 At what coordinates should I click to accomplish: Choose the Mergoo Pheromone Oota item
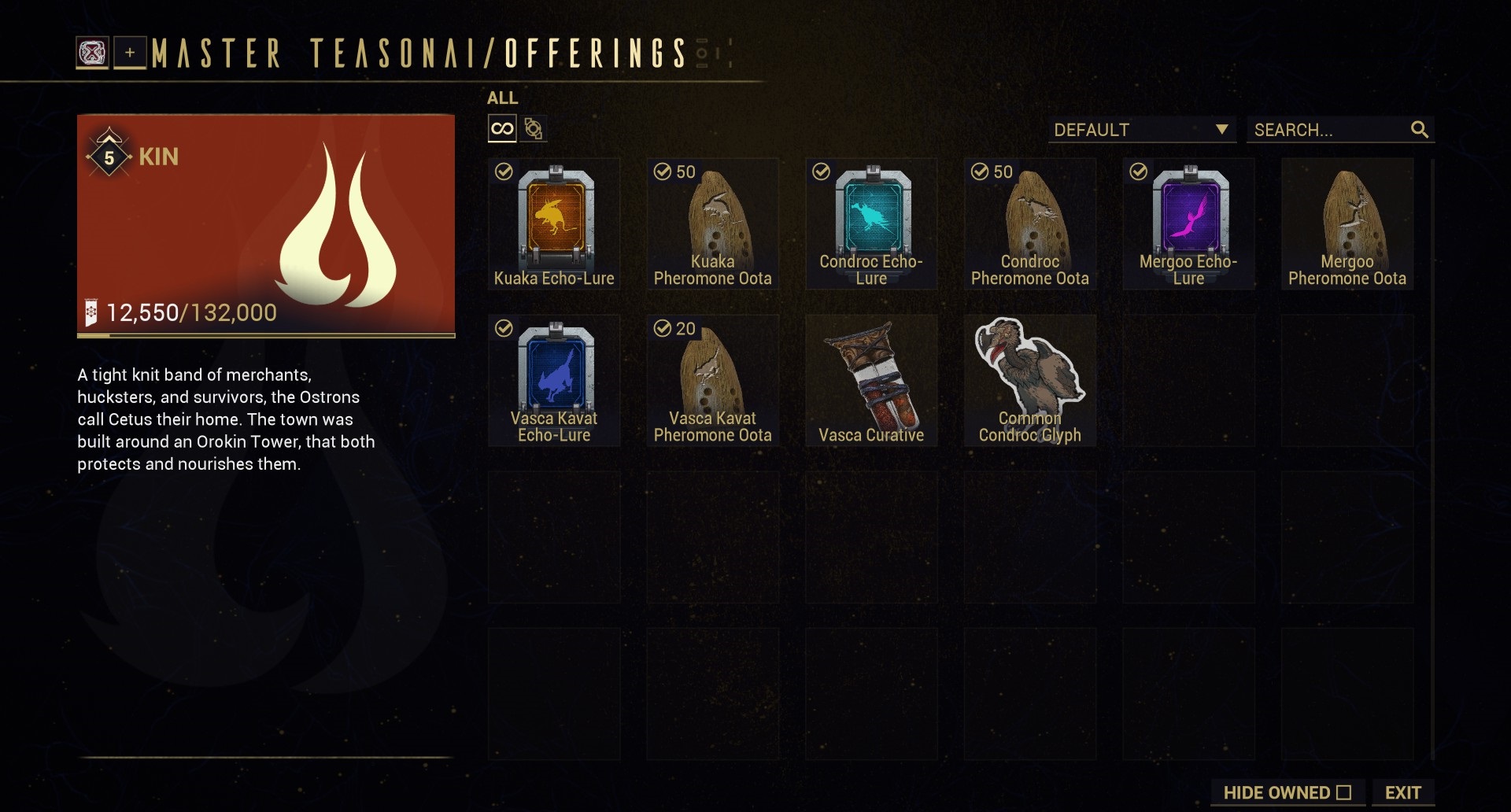click(x=1347, y=224)
